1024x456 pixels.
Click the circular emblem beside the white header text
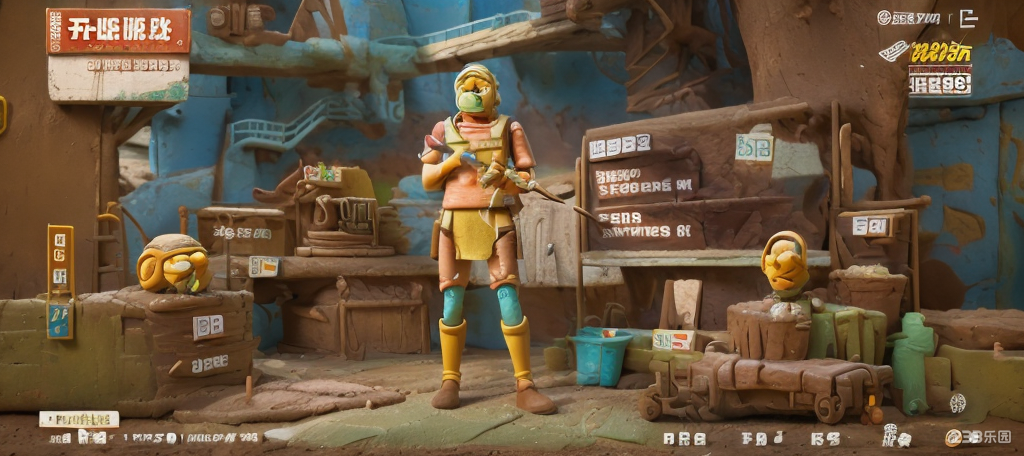coord(884,17)
